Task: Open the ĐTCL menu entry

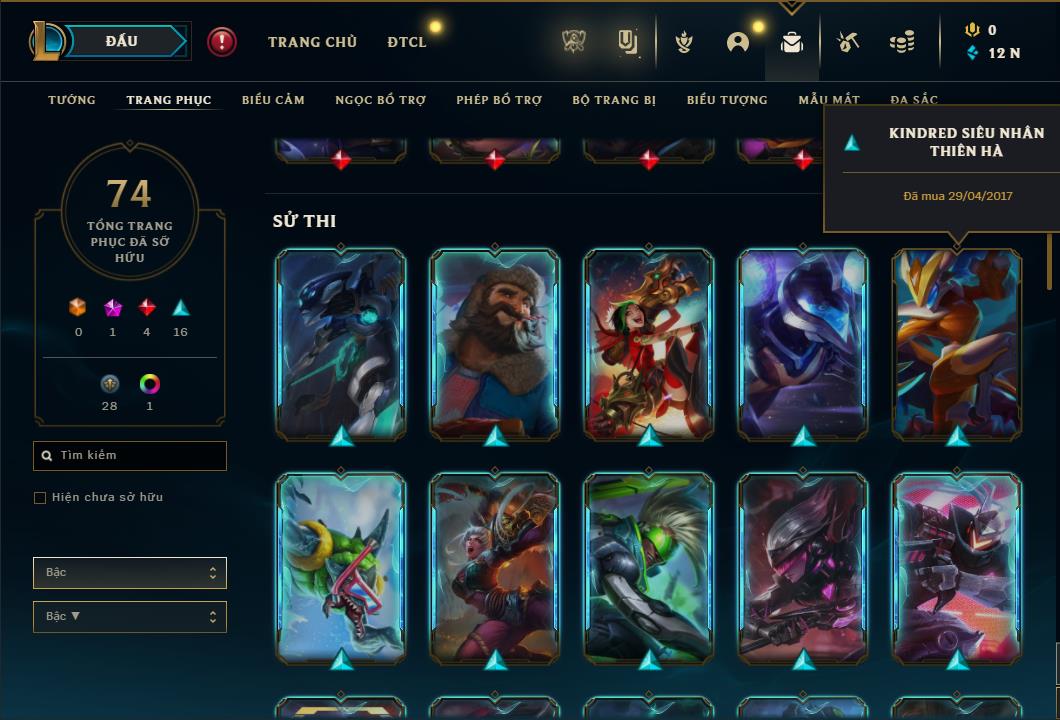Action: [407, 42]
